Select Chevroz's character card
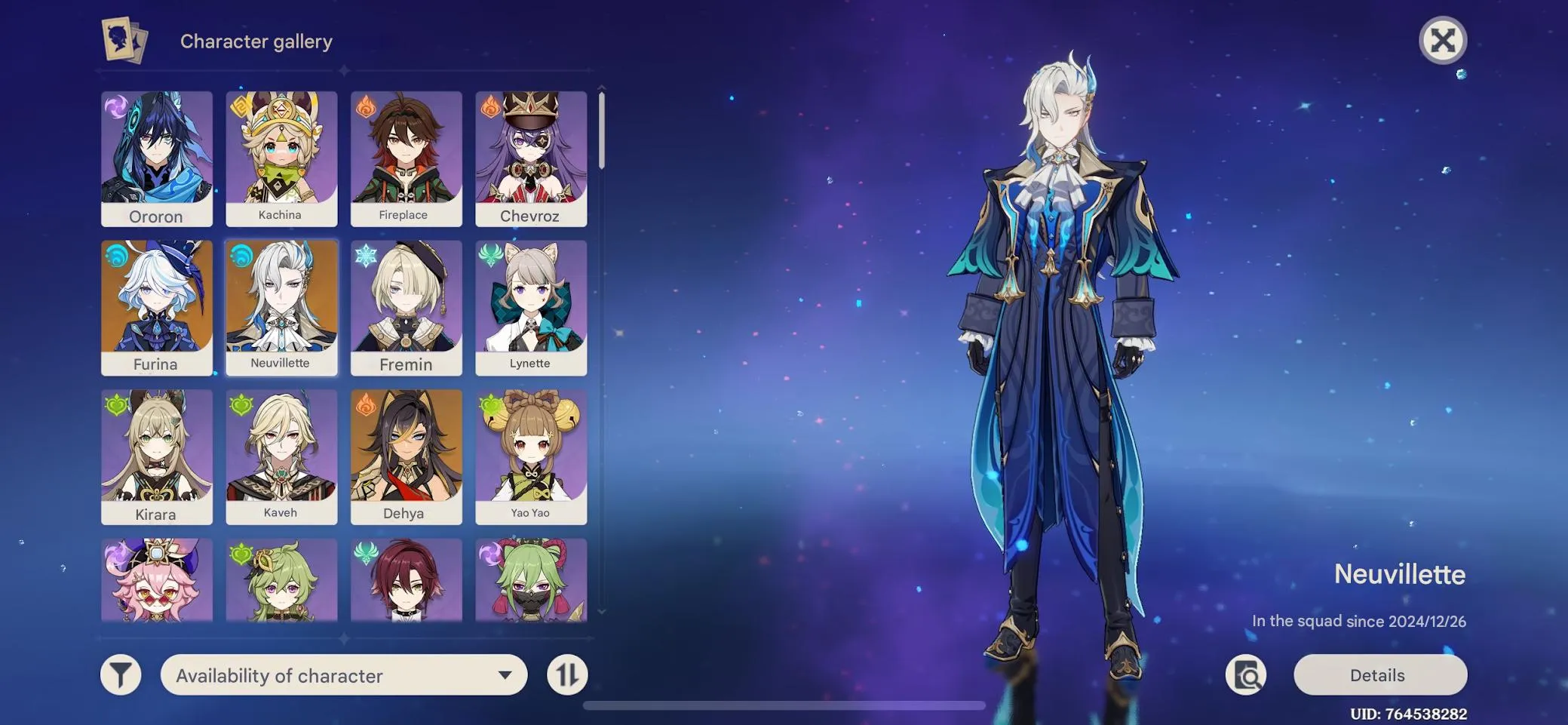 click(x=531, y=156)
